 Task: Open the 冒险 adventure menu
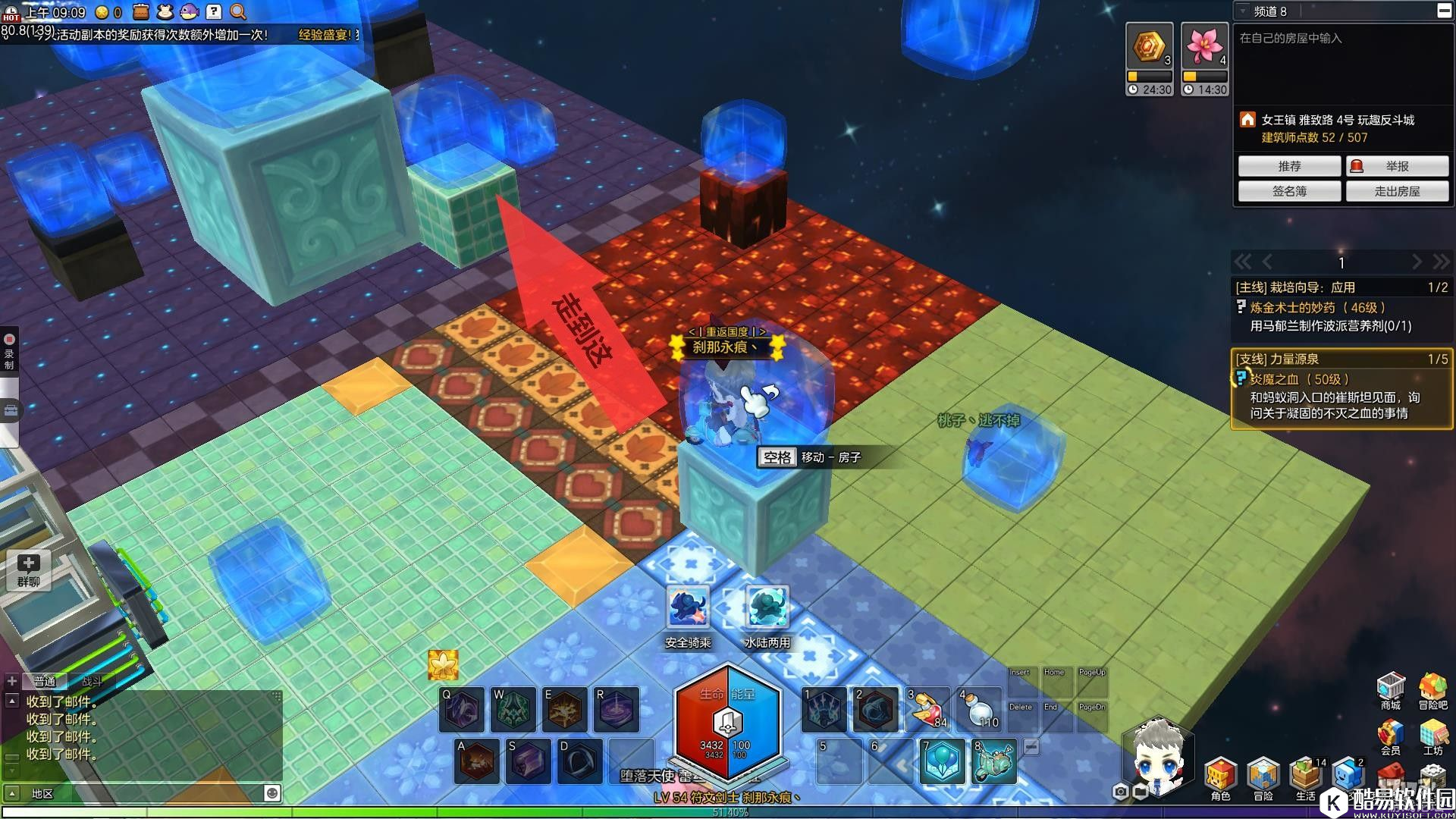click(x=1263, y=777)
